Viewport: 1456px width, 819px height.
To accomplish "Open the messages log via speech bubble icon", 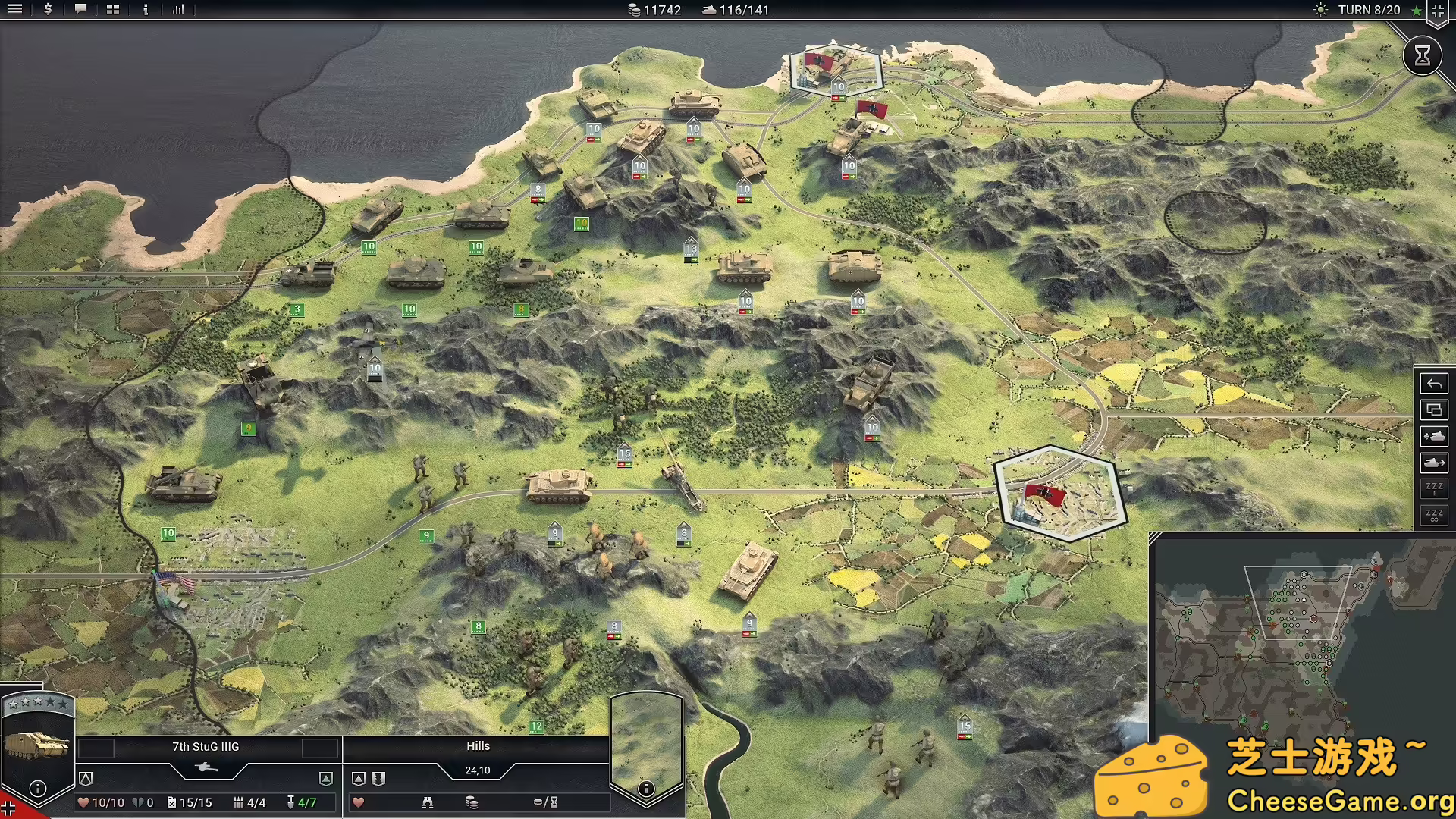I will 80,10.
